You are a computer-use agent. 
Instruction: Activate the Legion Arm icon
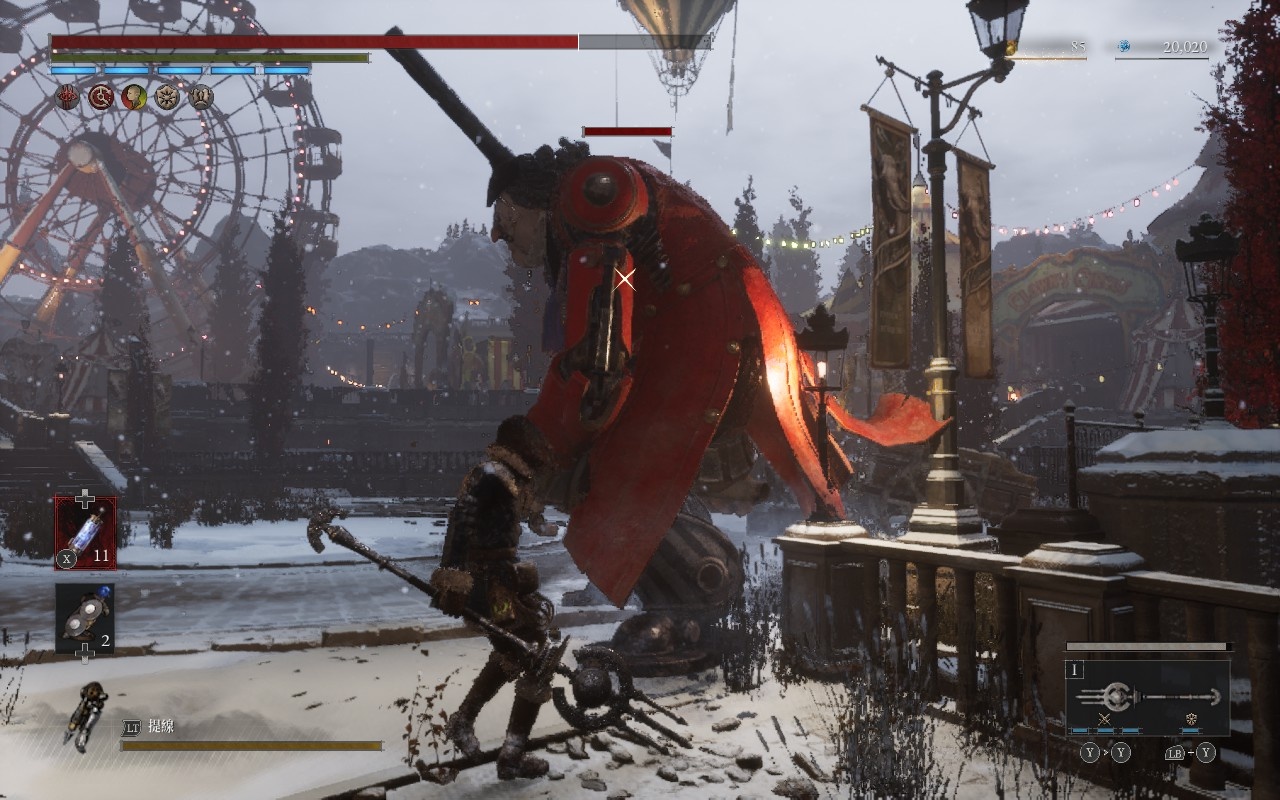[86, 713]
